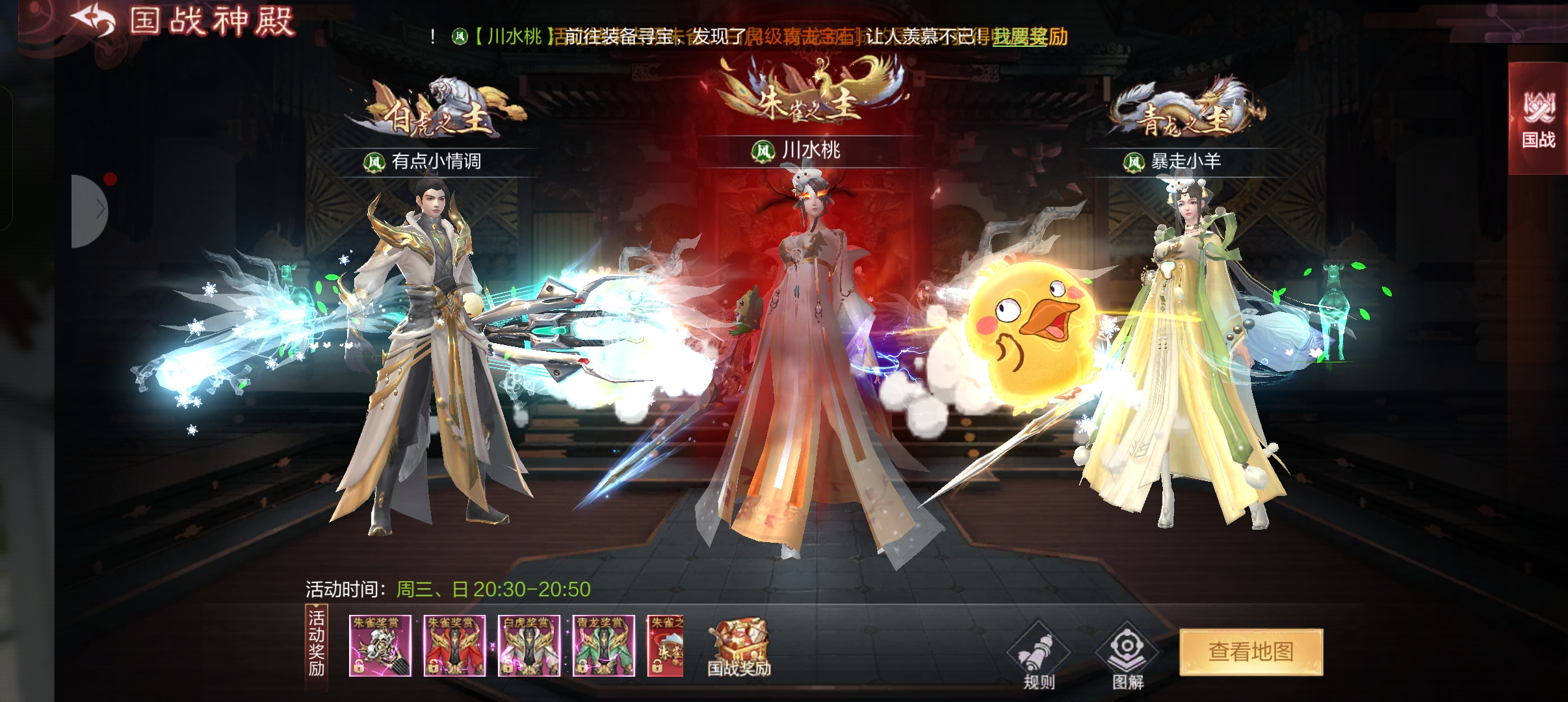Click the 查看地图 button
Screen dimensions: 1568x702
(x=1251, y=651)
